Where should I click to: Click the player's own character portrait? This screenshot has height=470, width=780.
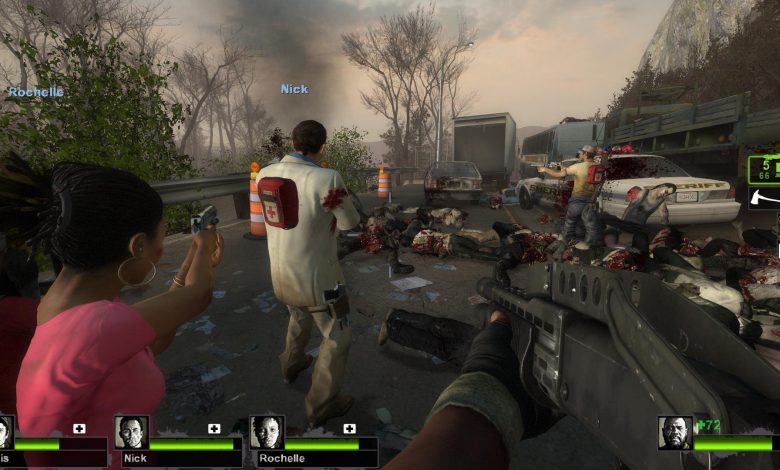[x=675, y=433]
